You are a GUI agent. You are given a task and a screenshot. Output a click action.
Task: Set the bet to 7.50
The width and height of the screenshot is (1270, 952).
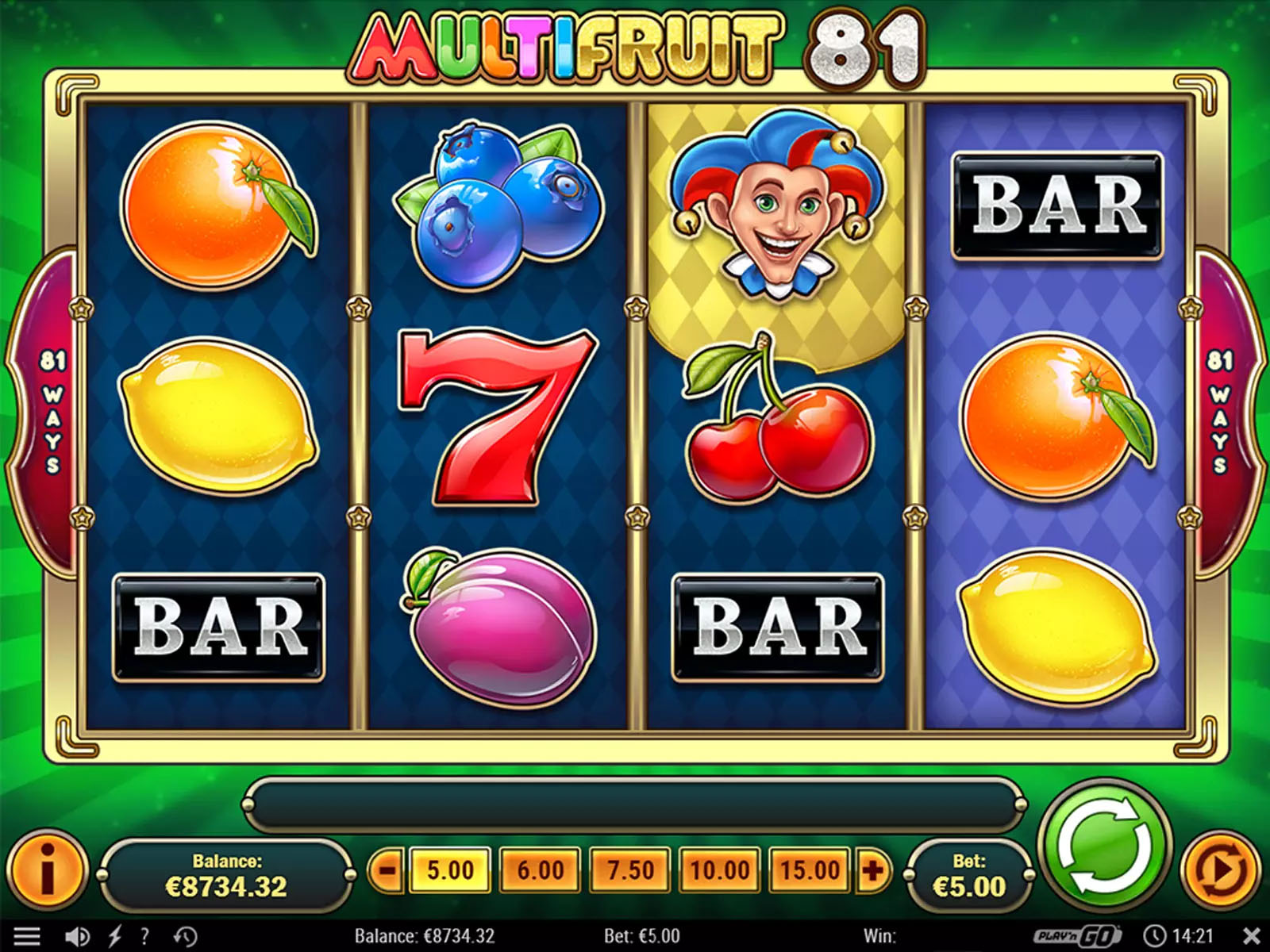coord(630,870)
